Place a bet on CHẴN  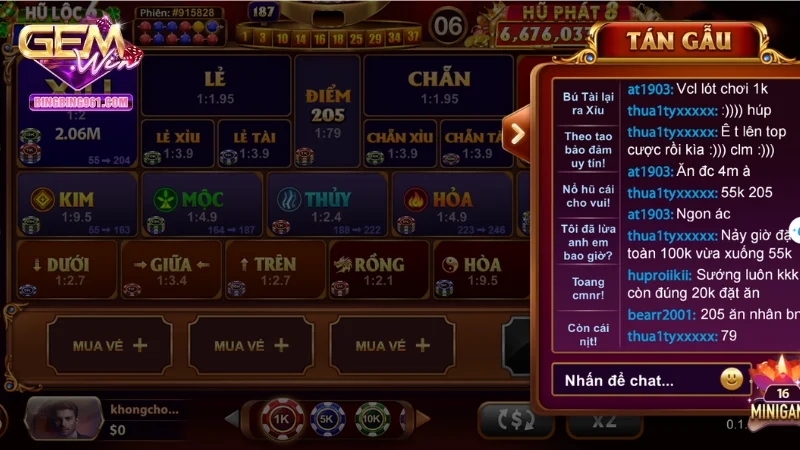click(x=439, y=84)
